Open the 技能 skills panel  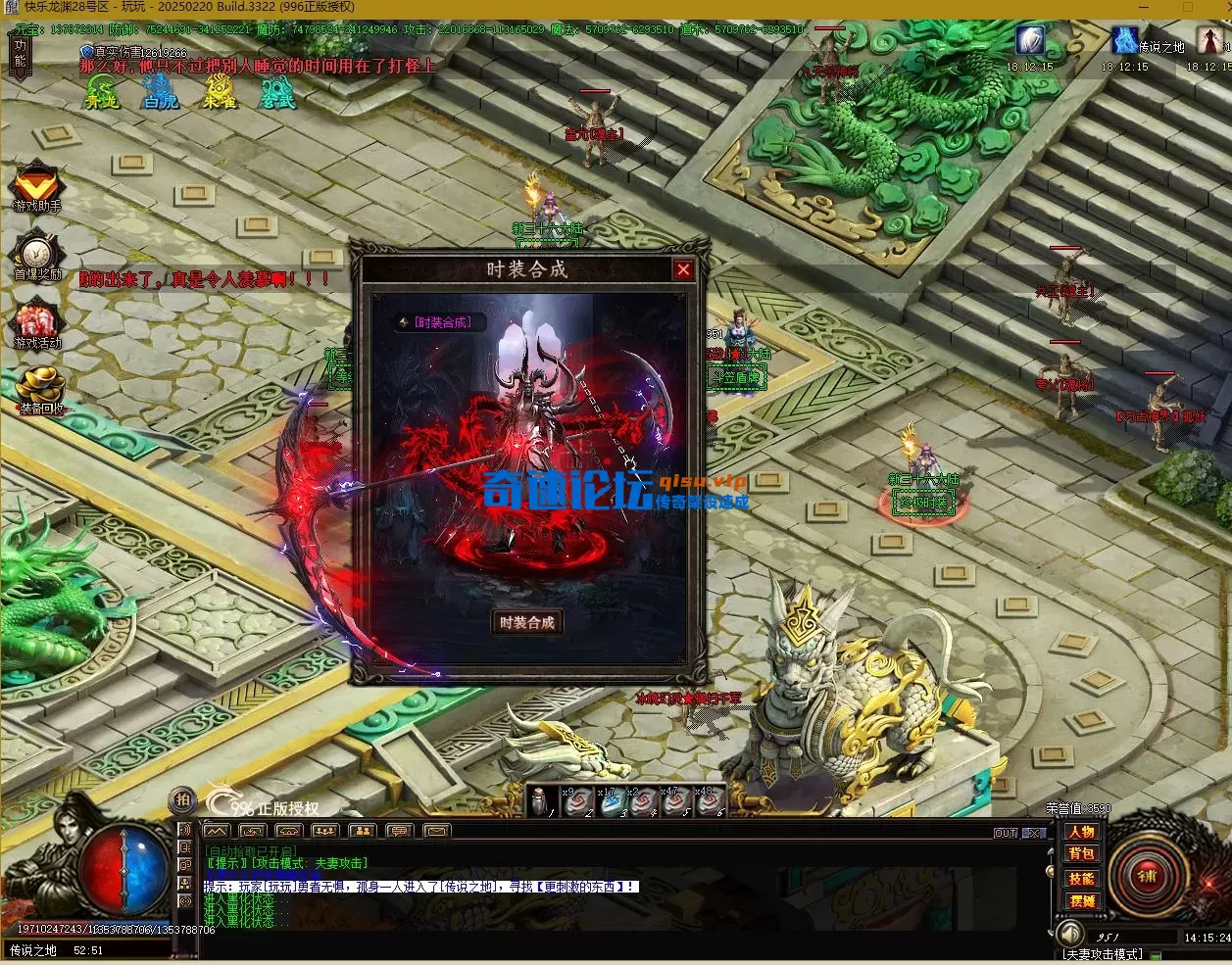click(1082, 878)
